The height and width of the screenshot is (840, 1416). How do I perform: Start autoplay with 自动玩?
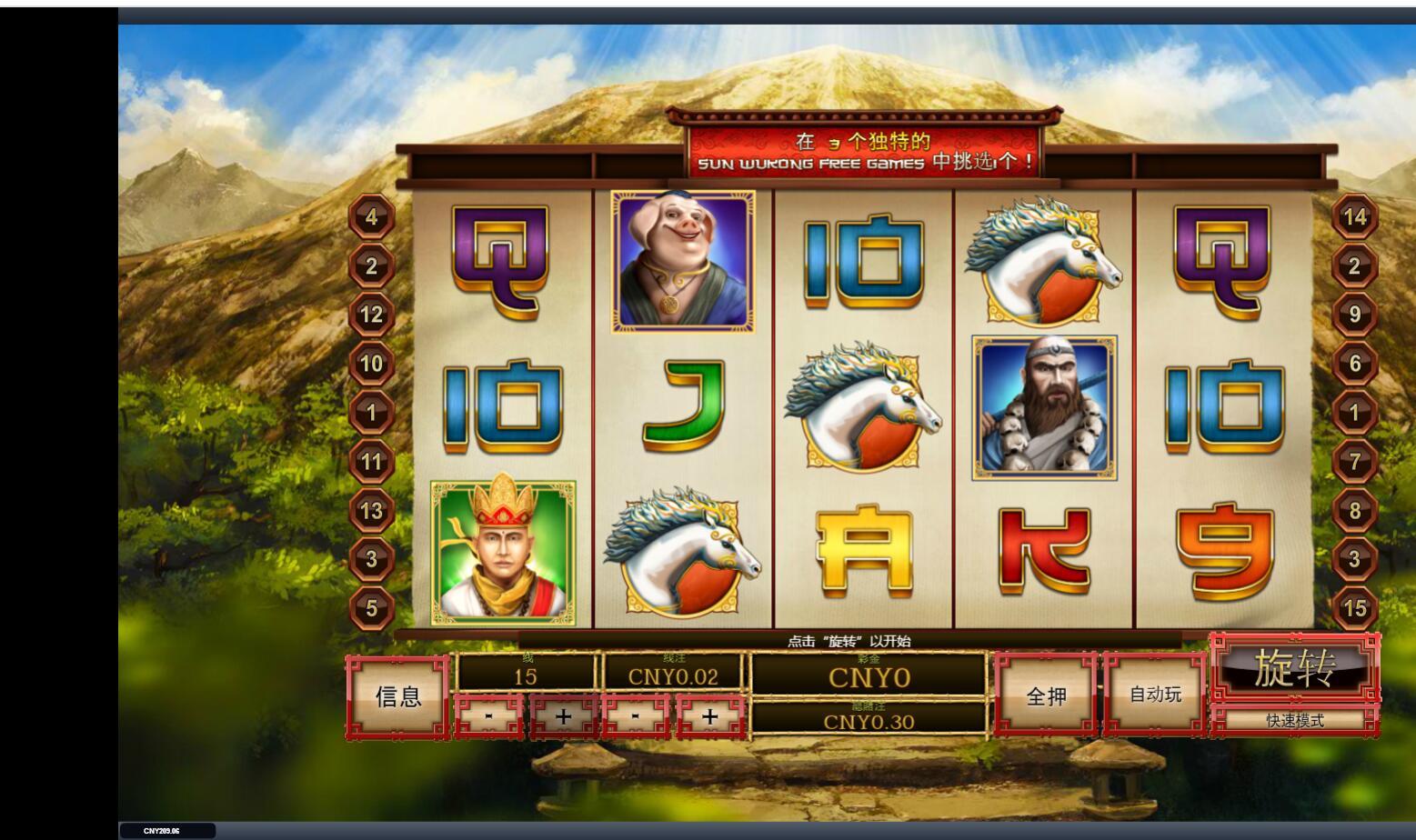pos(1155,695)
